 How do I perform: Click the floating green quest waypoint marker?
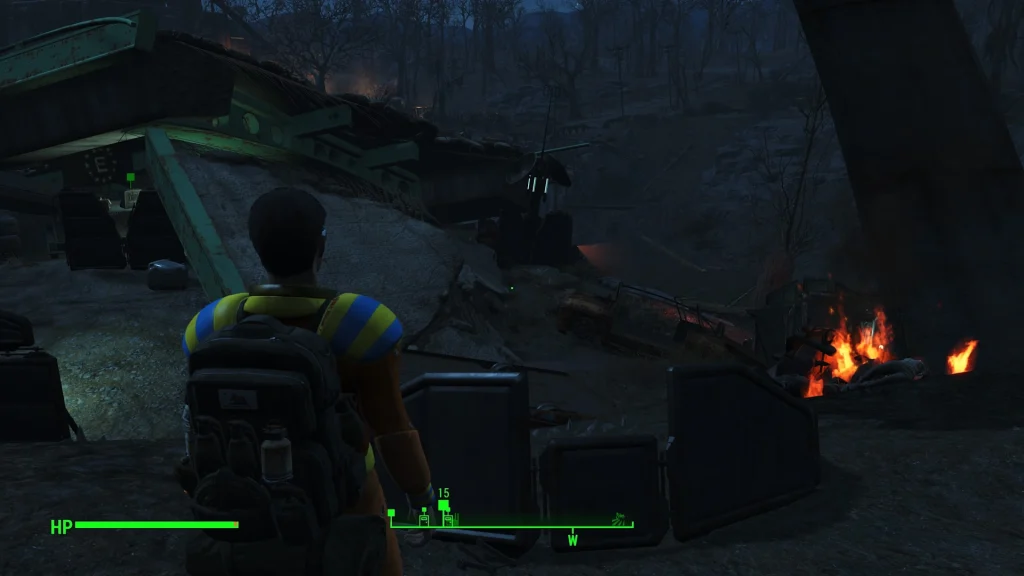coord(131,178)
